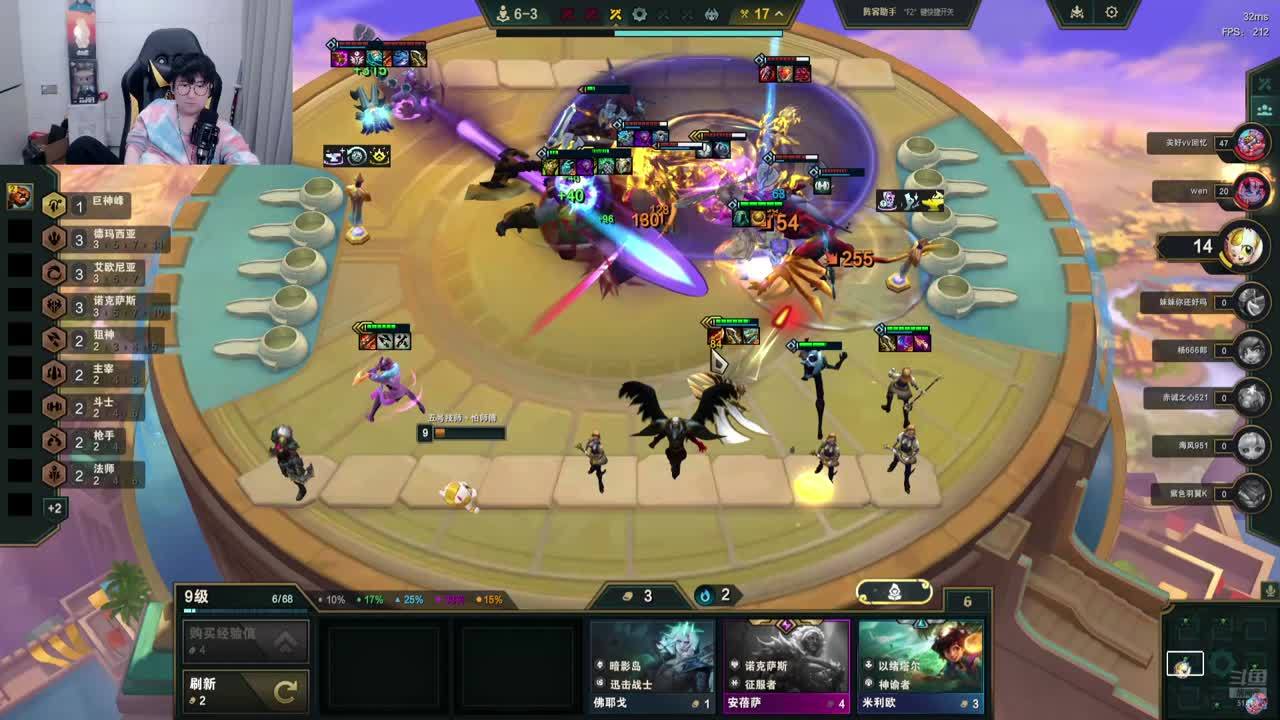Select the 诺克萨斯 trait row
Image resolution: width=1280 pixels, height=720 pixels.
click(x=100, y=305)
